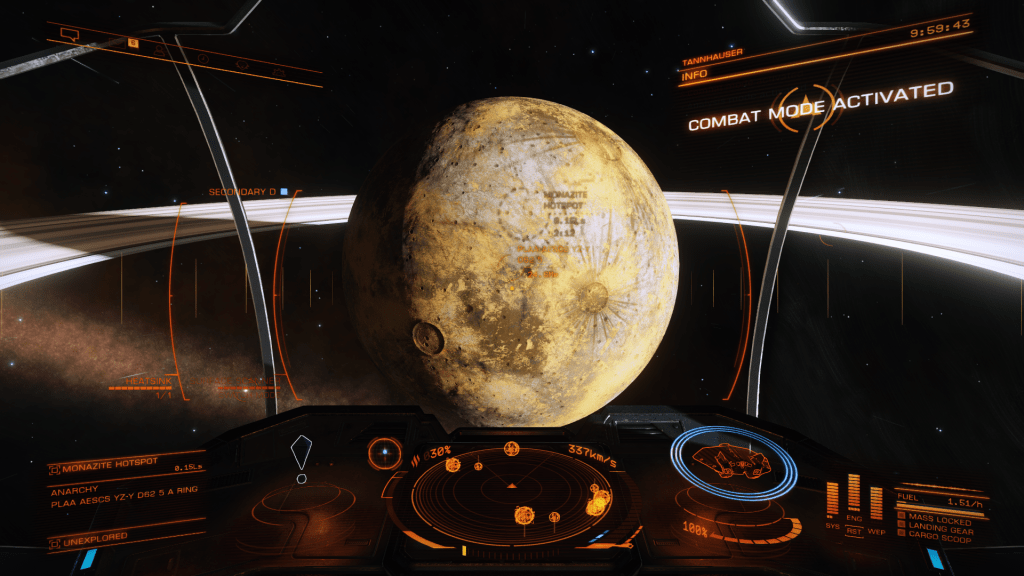Click the small compass orb beside the radar
This screenshot has height=576, width=1024.
click(x=383, y=453)
